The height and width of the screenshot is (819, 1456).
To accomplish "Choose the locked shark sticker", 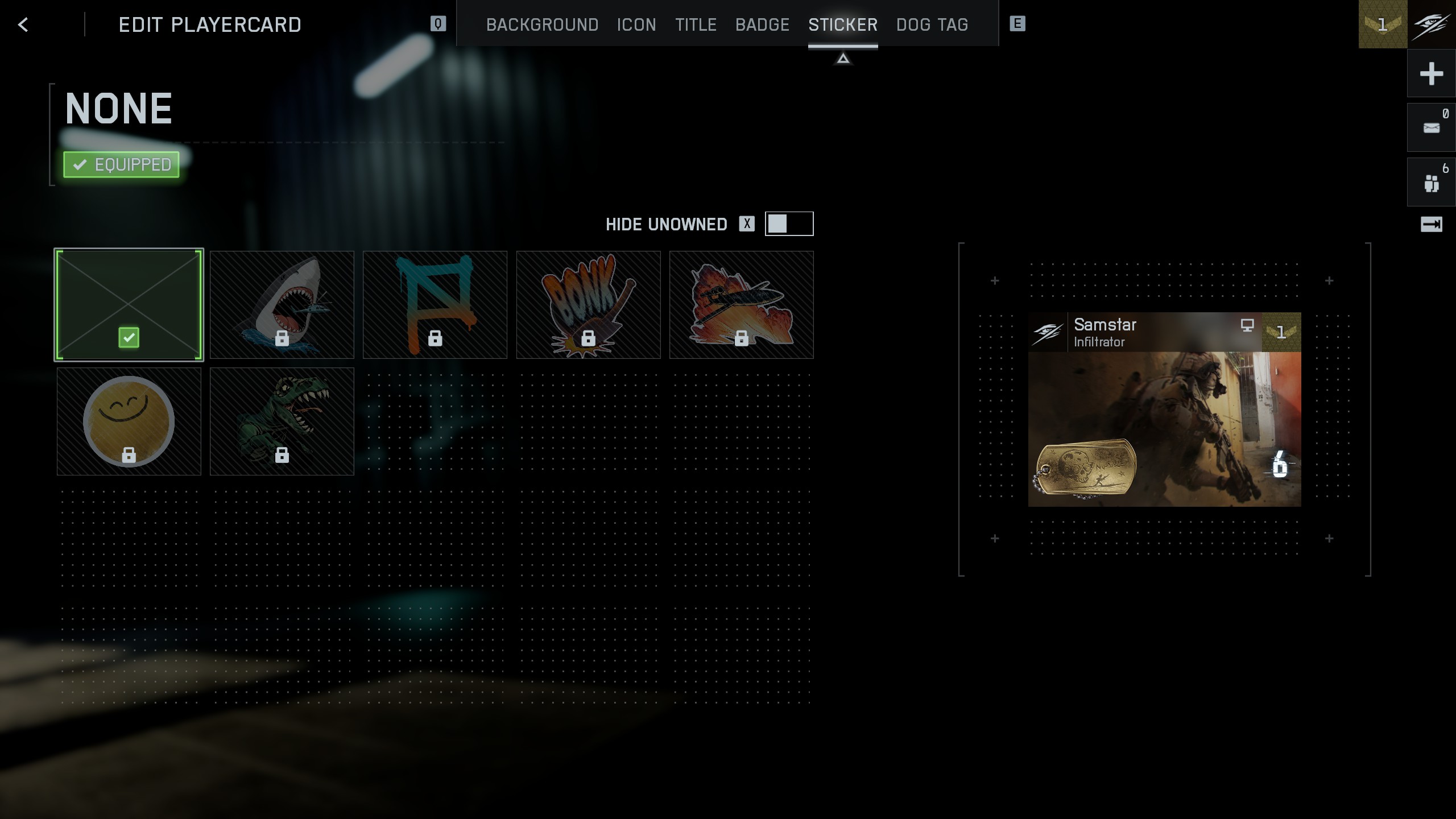I will (x=282, y=305).
